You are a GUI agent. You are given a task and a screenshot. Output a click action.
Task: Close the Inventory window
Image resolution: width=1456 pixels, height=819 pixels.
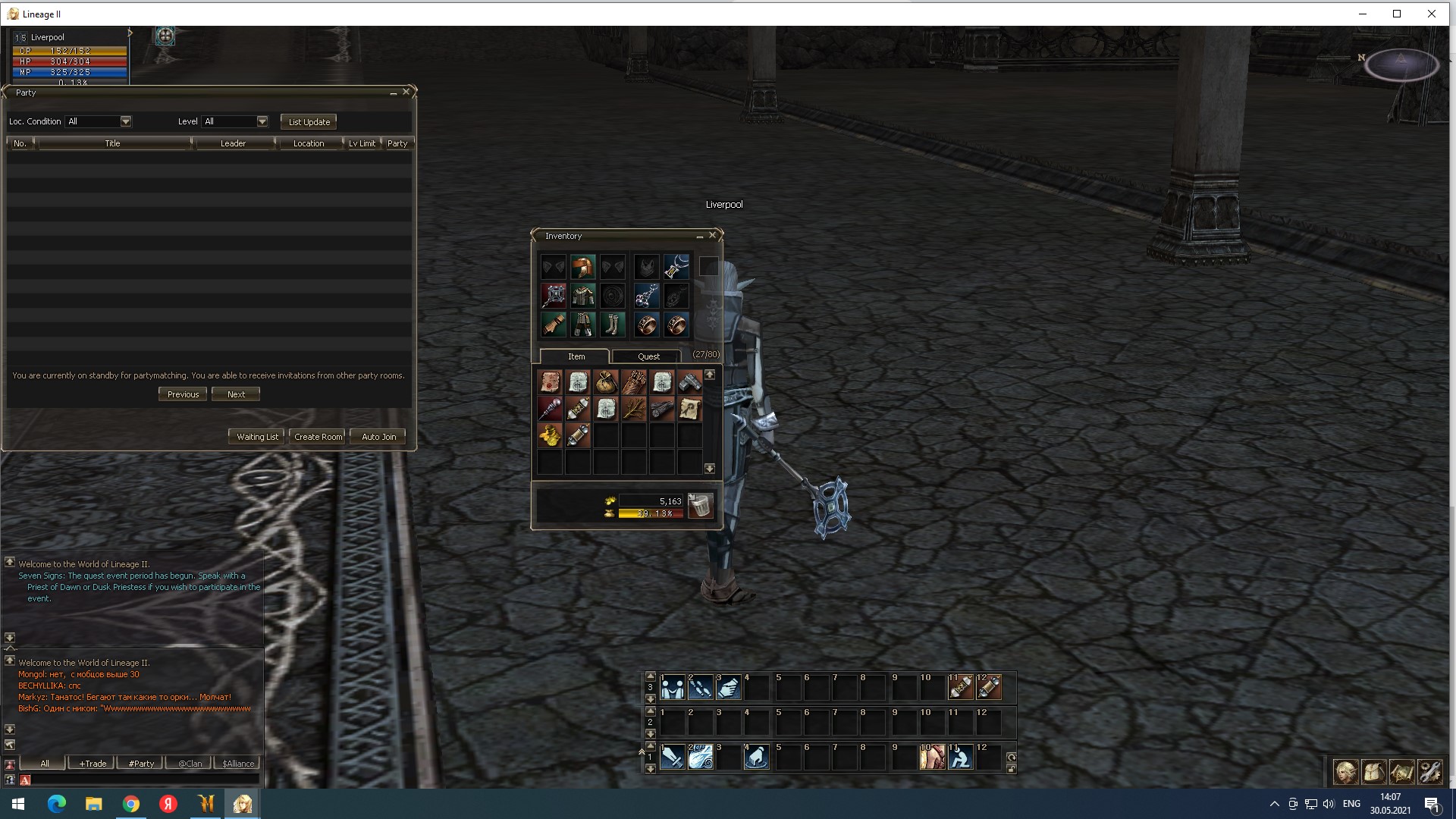coord(713,236)
